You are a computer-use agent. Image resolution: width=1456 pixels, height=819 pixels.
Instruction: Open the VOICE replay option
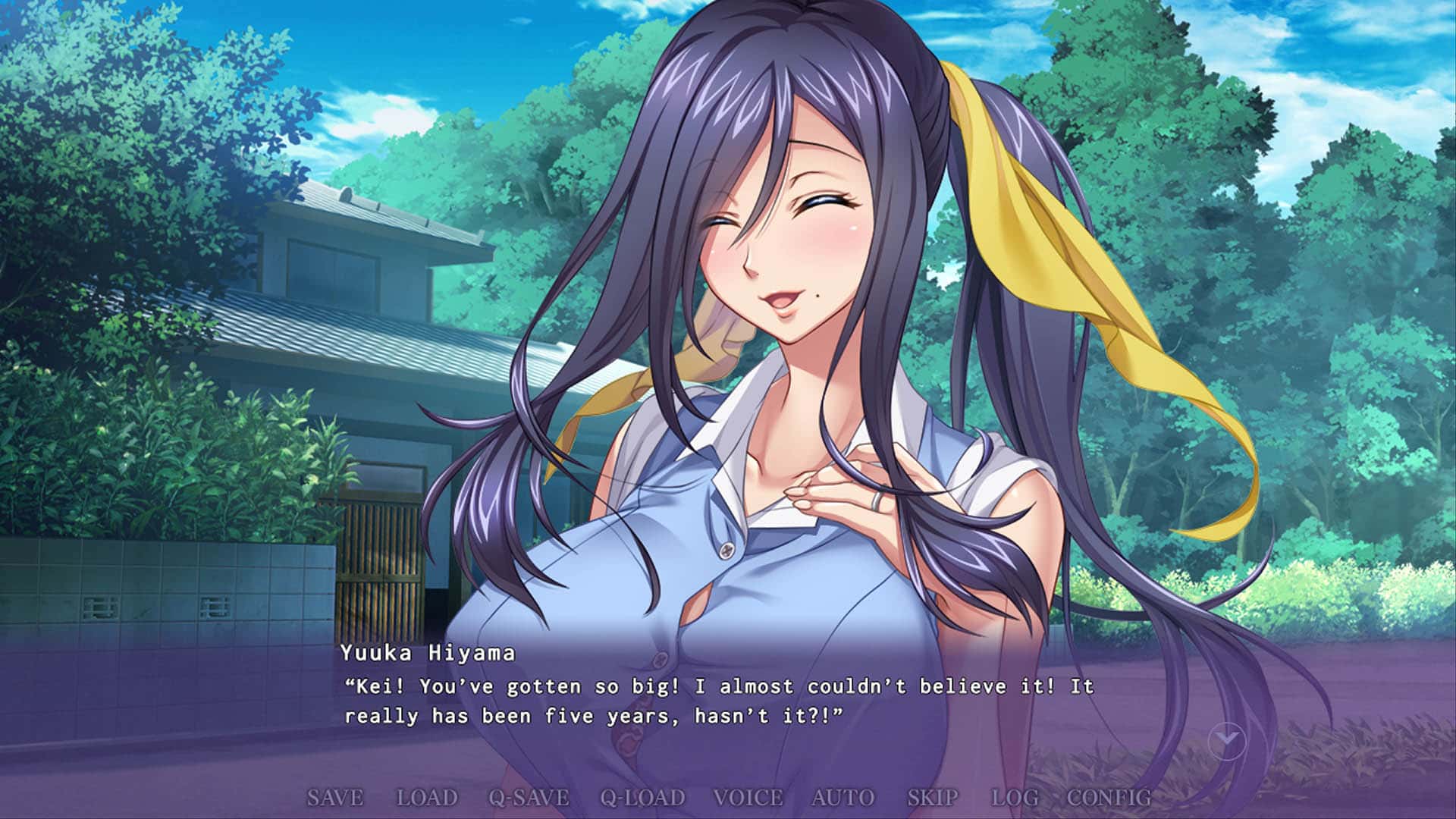click(748, 798)
